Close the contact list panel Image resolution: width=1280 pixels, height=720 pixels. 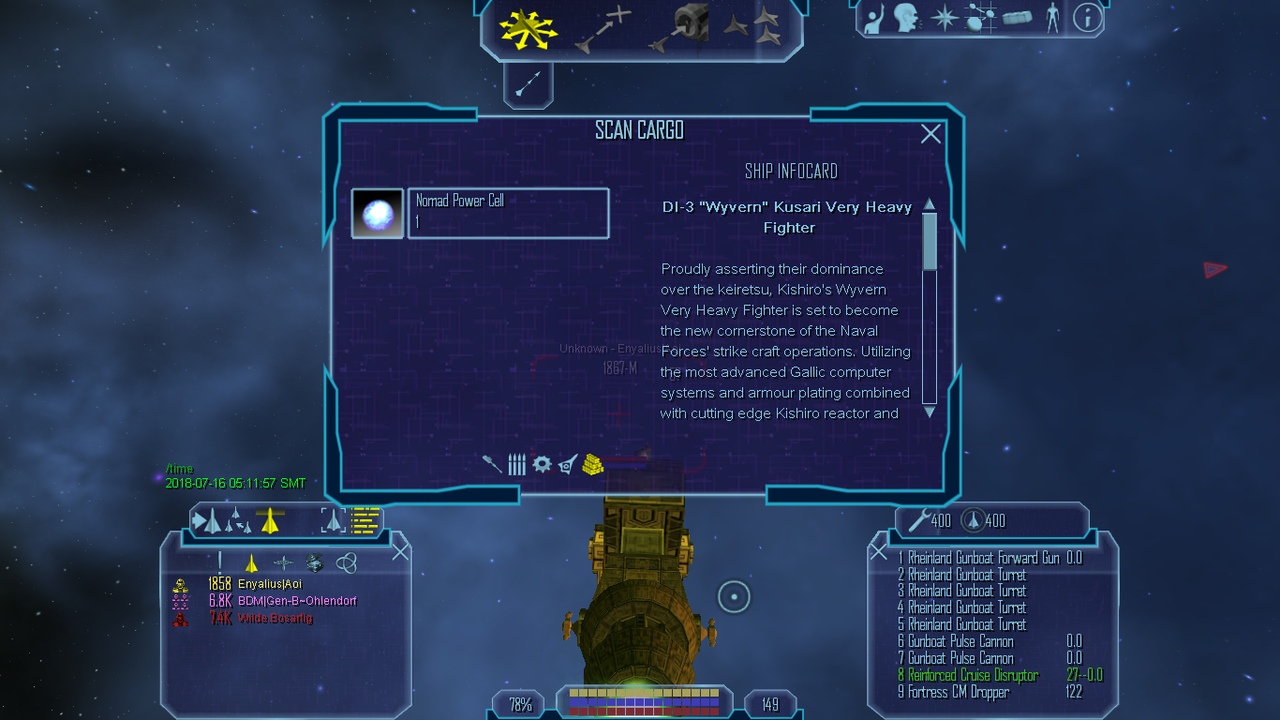tap(401, 552)
